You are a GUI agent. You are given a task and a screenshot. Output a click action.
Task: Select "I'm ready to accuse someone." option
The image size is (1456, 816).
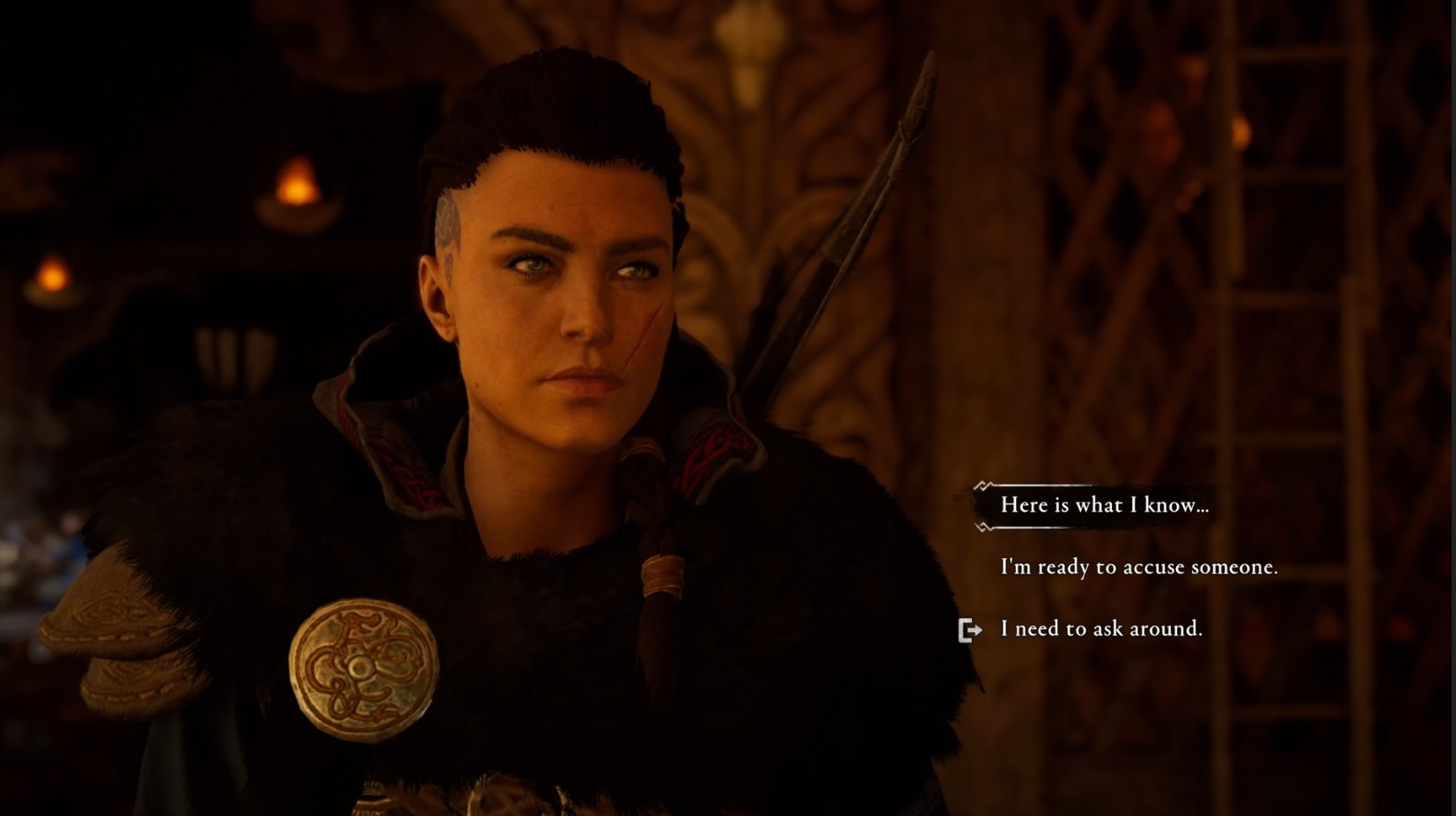1138,567
